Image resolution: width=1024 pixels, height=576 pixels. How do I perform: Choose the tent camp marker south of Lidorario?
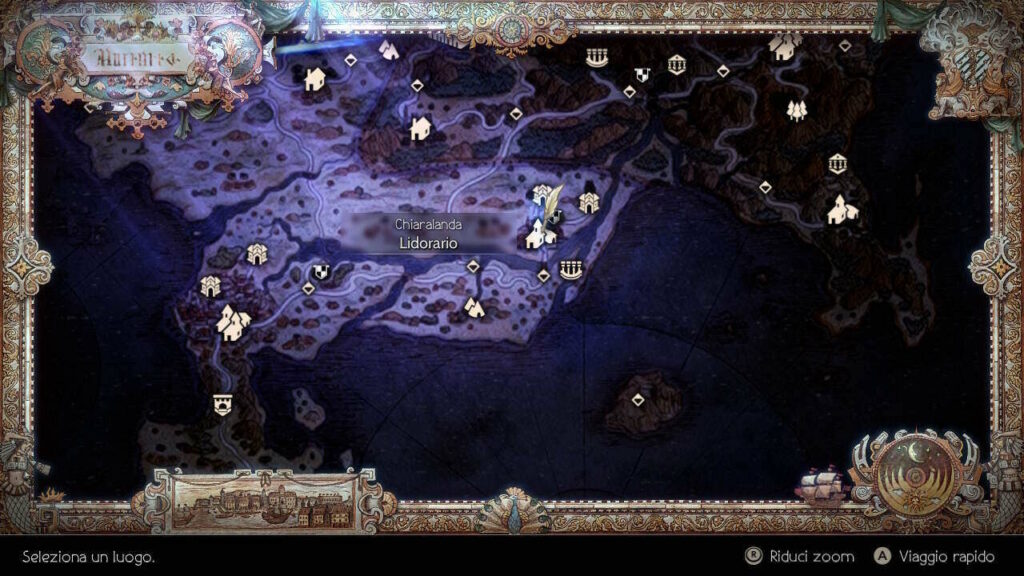click(474, 306)
